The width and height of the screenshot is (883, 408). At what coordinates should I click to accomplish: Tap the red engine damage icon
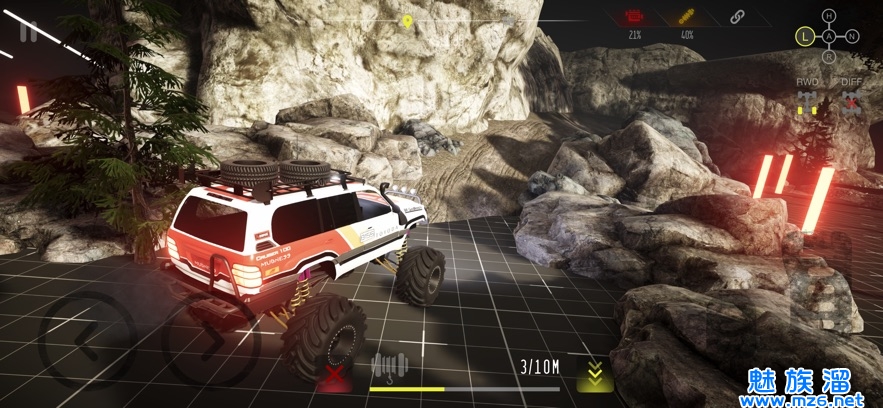click(634, 17)
